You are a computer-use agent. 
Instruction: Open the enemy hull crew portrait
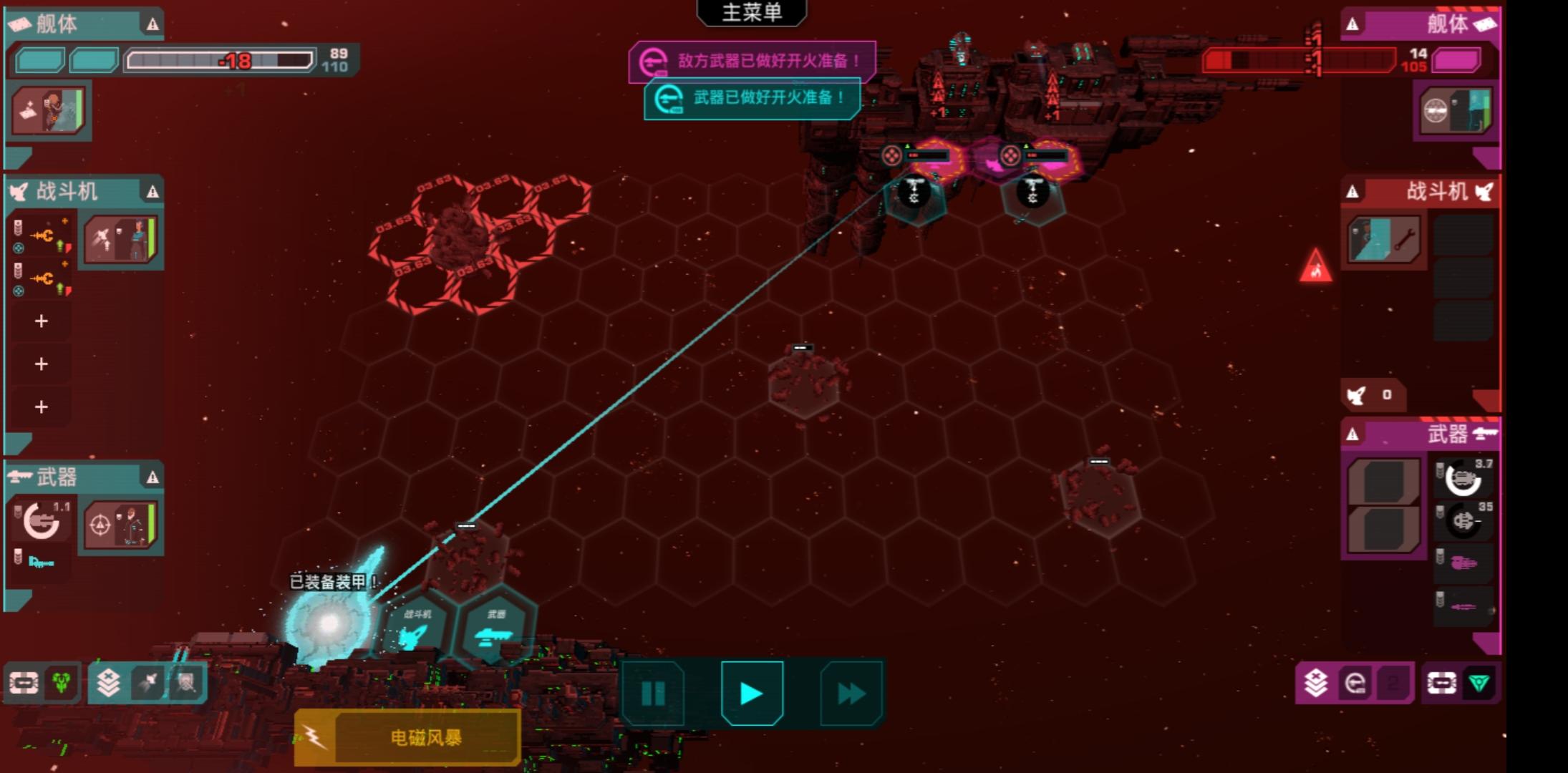(1456, 110)
